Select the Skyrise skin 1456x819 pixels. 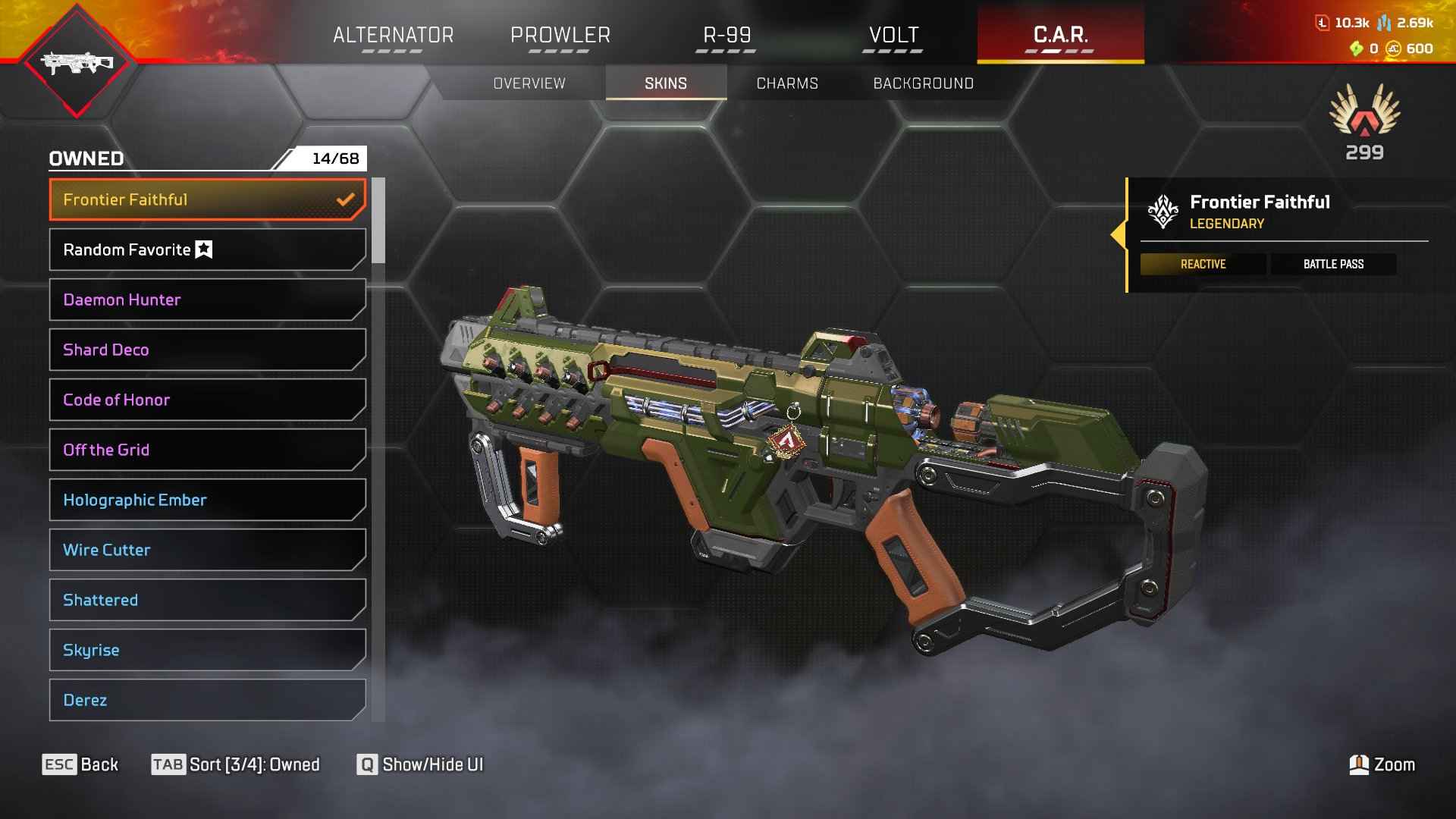tap(207, 650)
